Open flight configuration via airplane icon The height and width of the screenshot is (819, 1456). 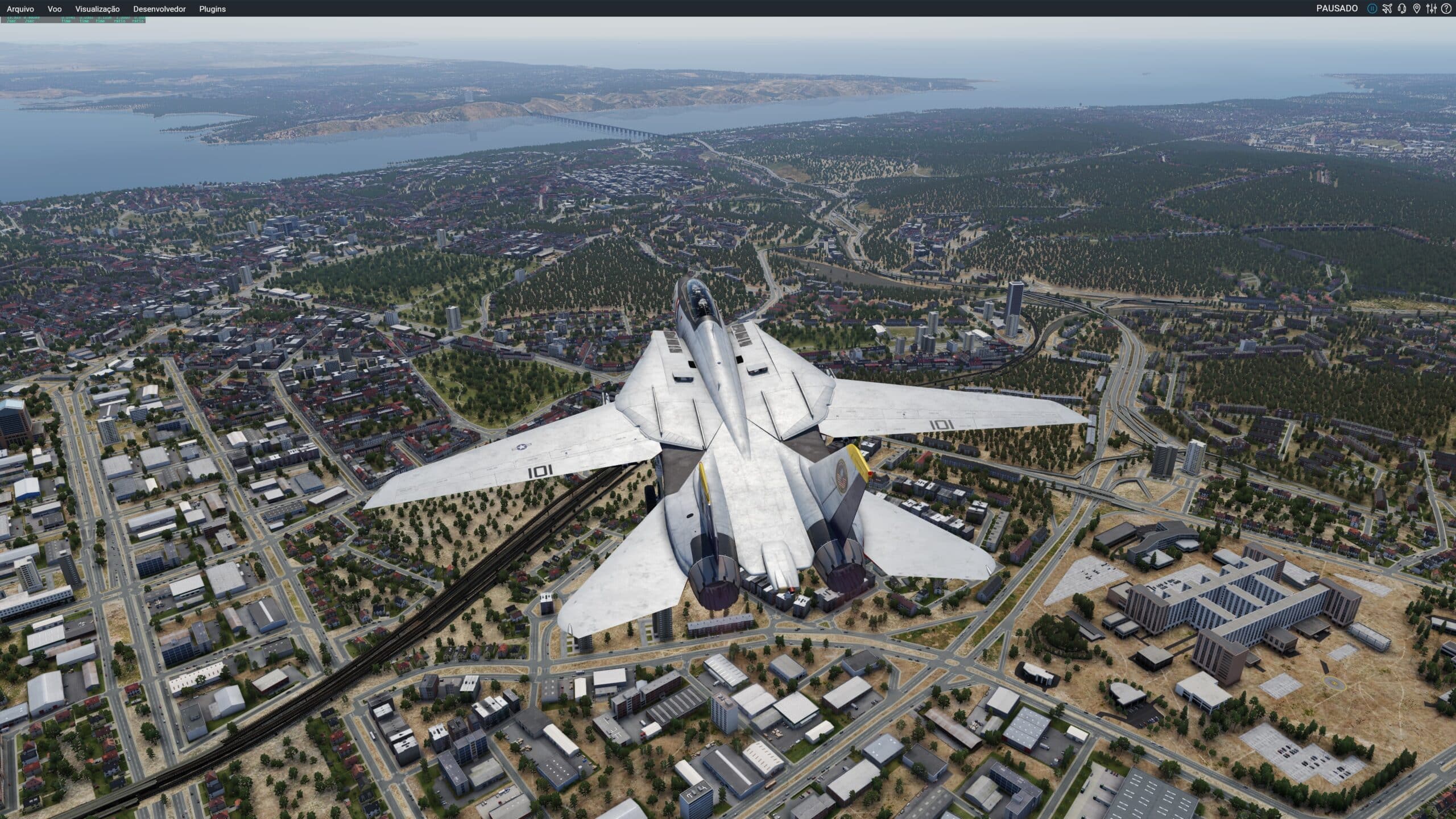[1387, 9]
